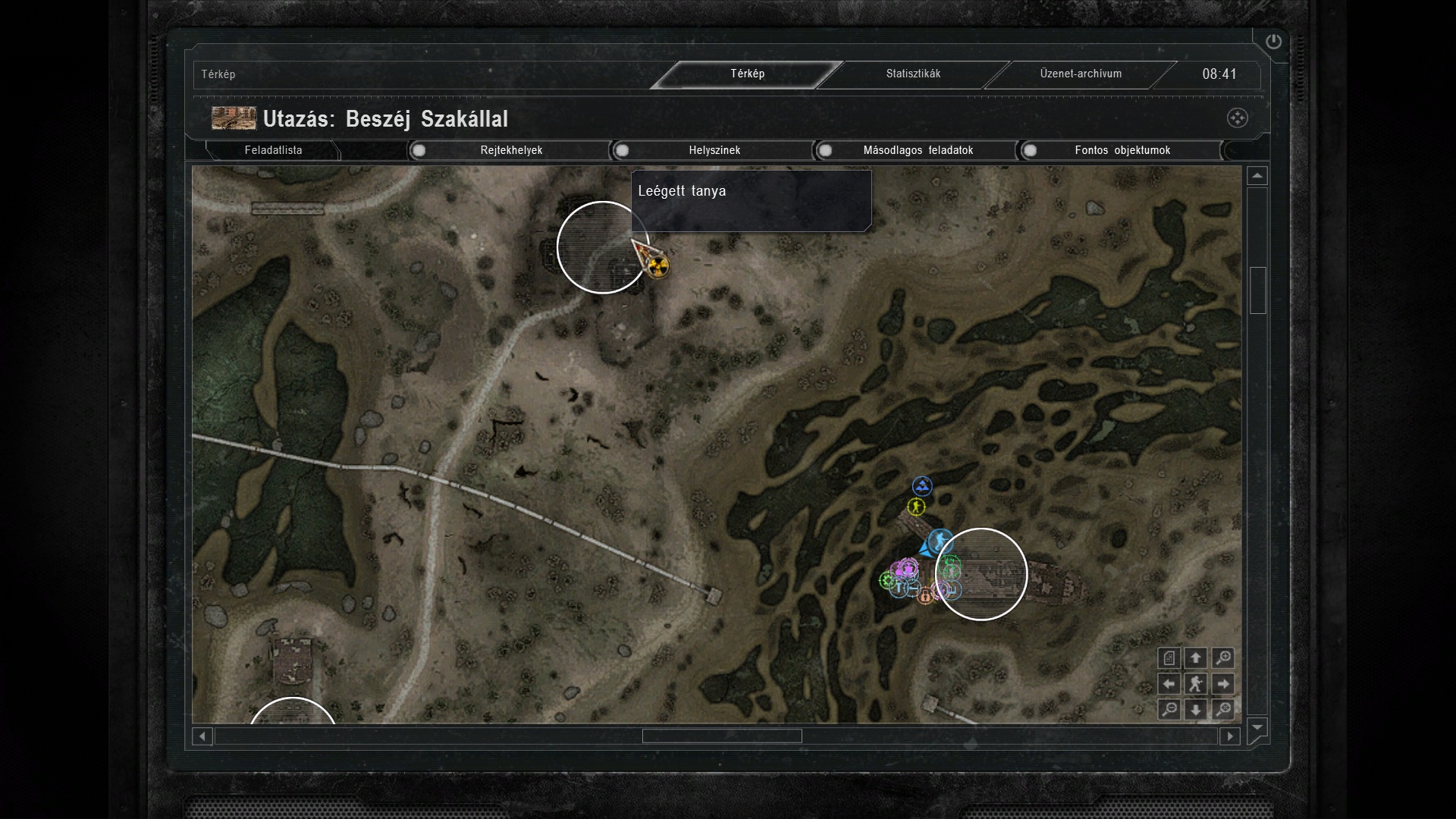The image size is (1456, 819).
Task: Zoom in with the plus magnifier button
Action: (x=1222, y=658)
